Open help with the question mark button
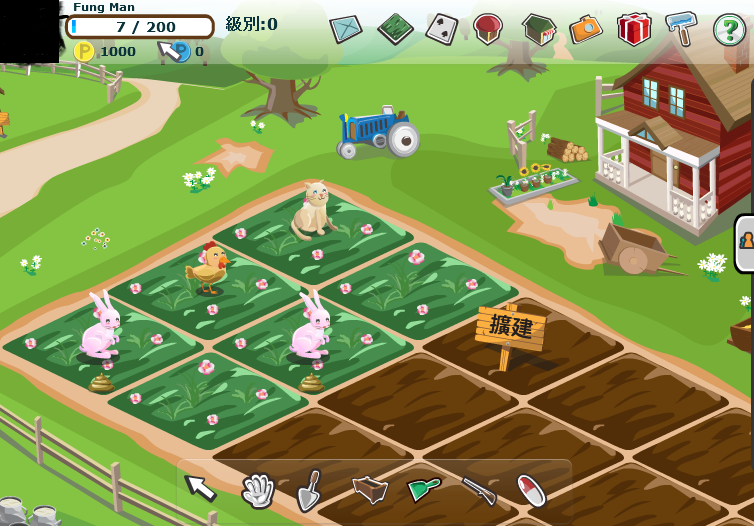Viewport: 754px width, 526px height. tap(729, 29)
